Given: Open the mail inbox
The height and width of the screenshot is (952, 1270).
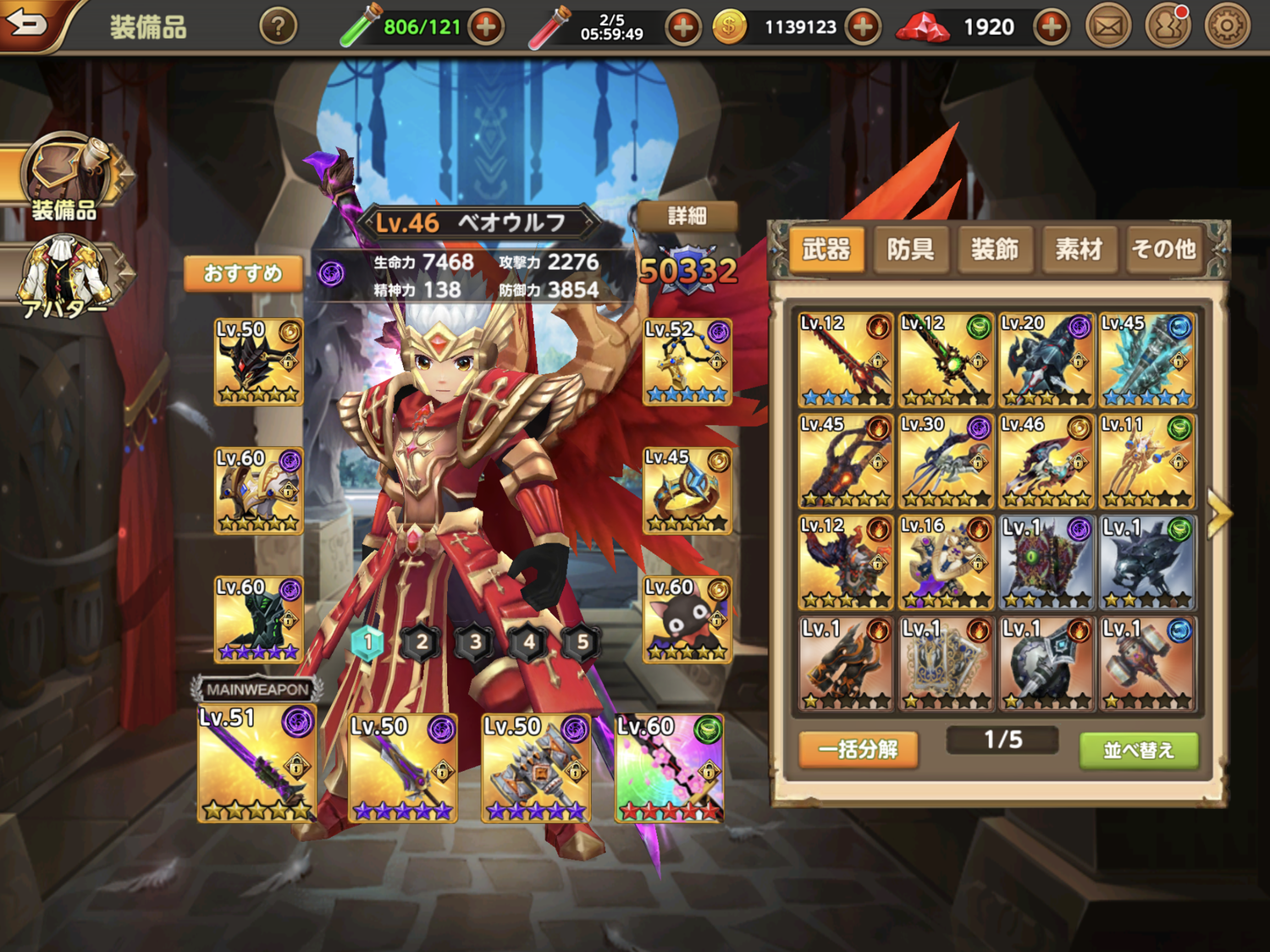Looking at the screenshot, I should click(1108, 27).
